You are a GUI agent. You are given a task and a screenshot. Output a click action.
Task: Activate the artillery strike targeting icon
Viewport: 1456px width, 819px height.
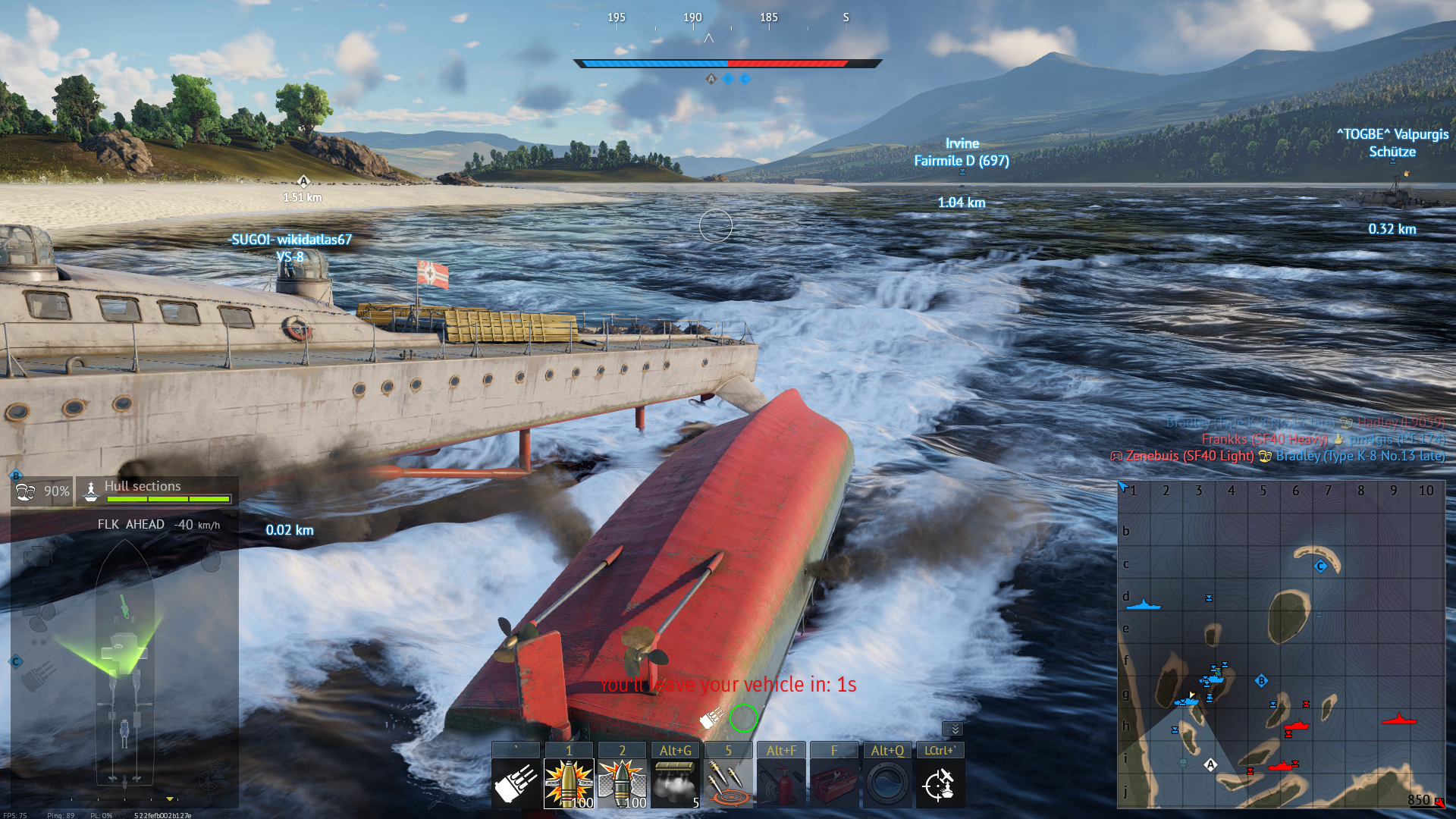tap(728, 783)
